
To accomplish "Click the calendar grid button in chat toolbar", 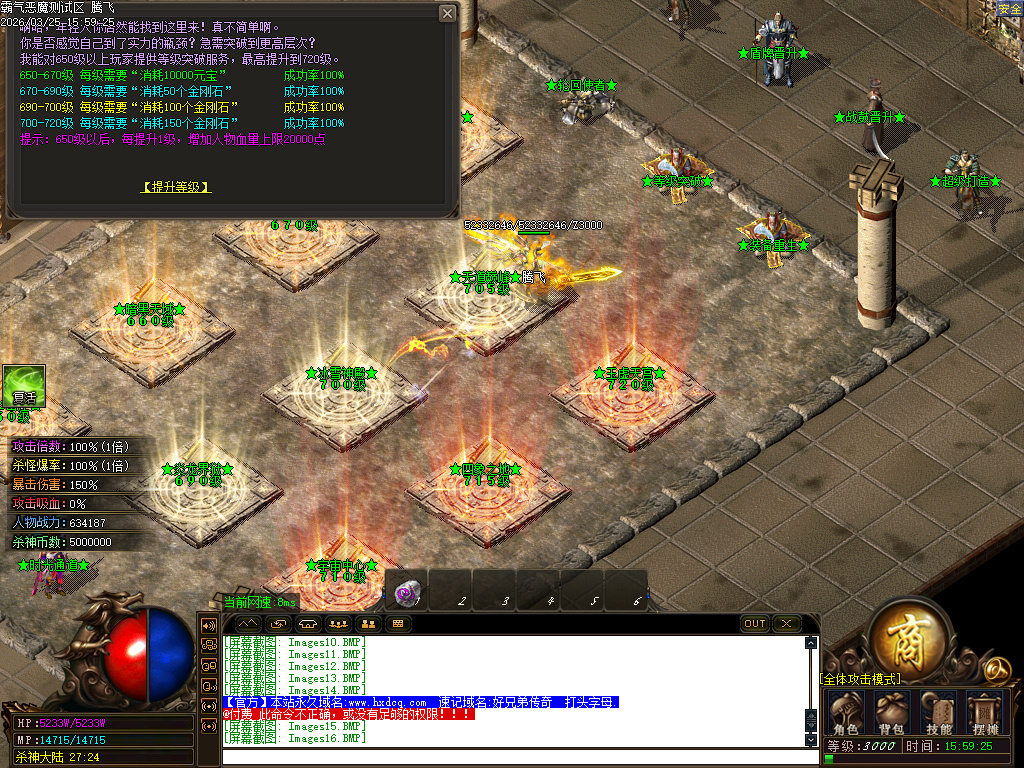I will click(398, 623).
